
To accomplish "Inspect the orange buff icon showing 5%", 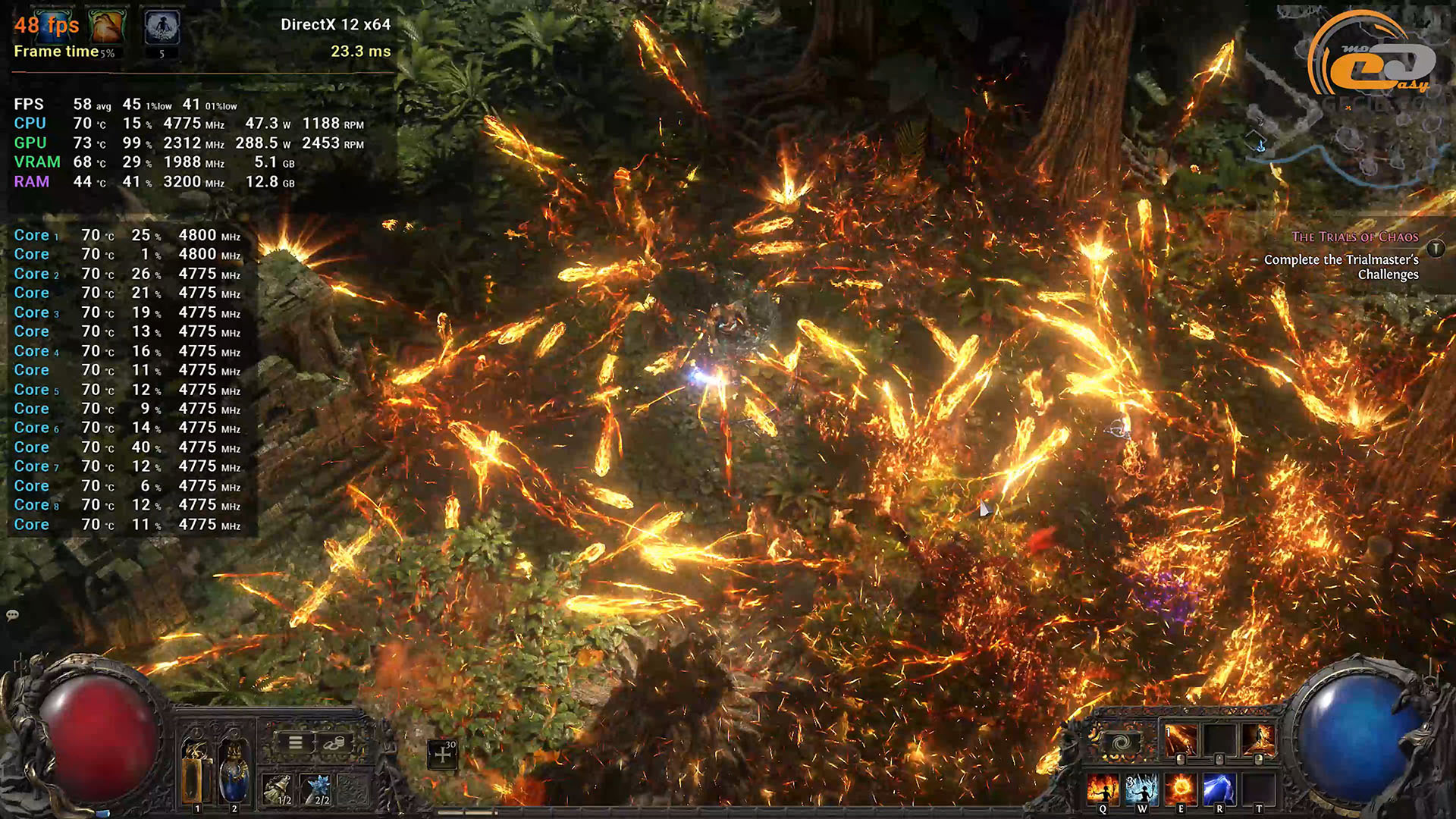I will pos(107,27).
